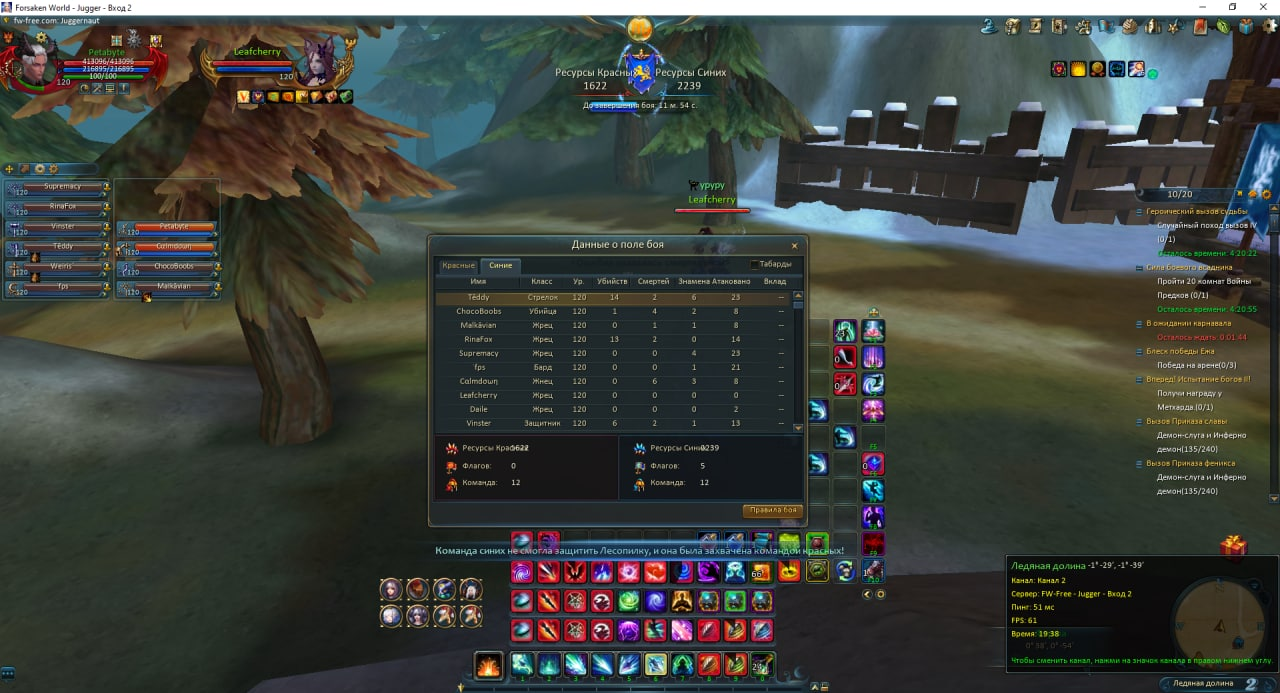Open the treasure chest icon in top menu
The height and width of the screenshot is (693, 1280).
1012,27
